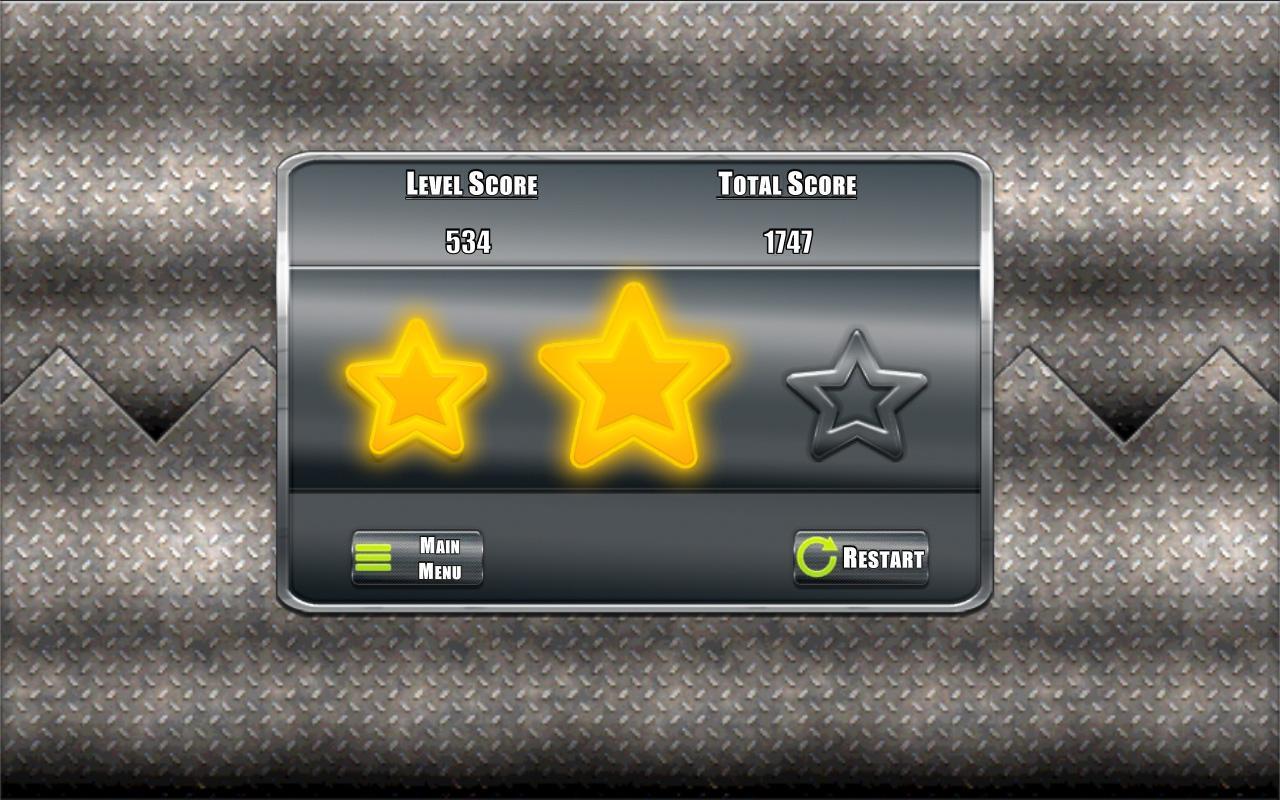Return to the Main Menu
The height and width of the screenshot is (800, 1280).
[417, 558]
